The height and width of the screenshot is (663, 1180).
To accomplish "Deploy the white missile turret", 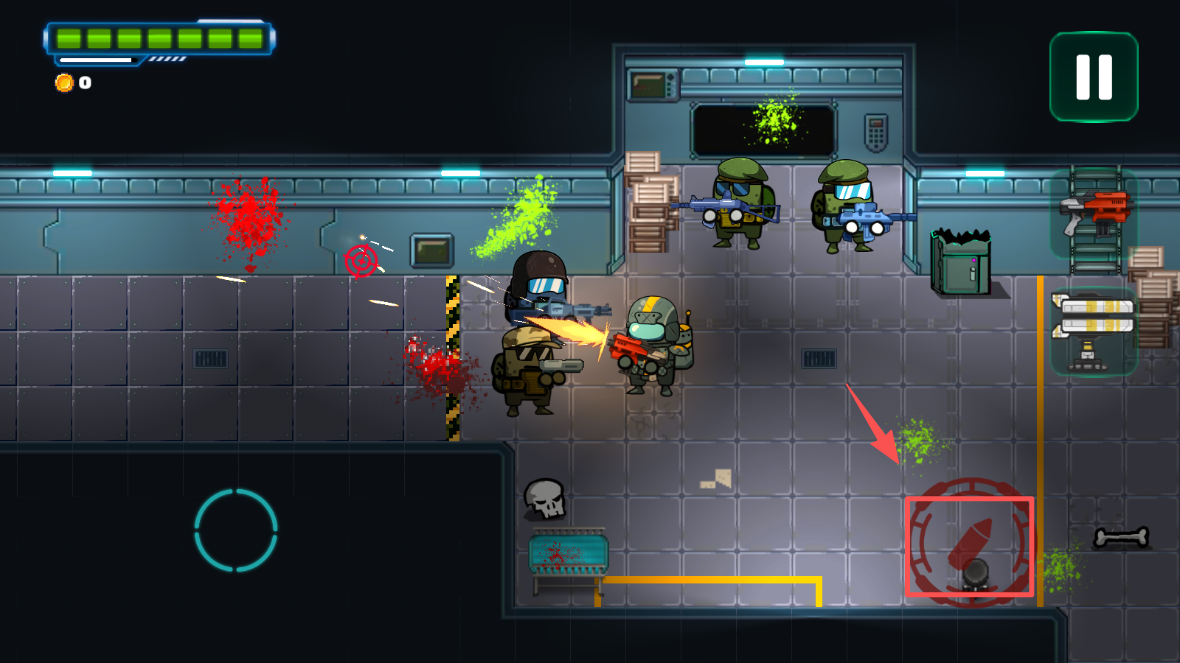I will click(x=1093, y=330).
